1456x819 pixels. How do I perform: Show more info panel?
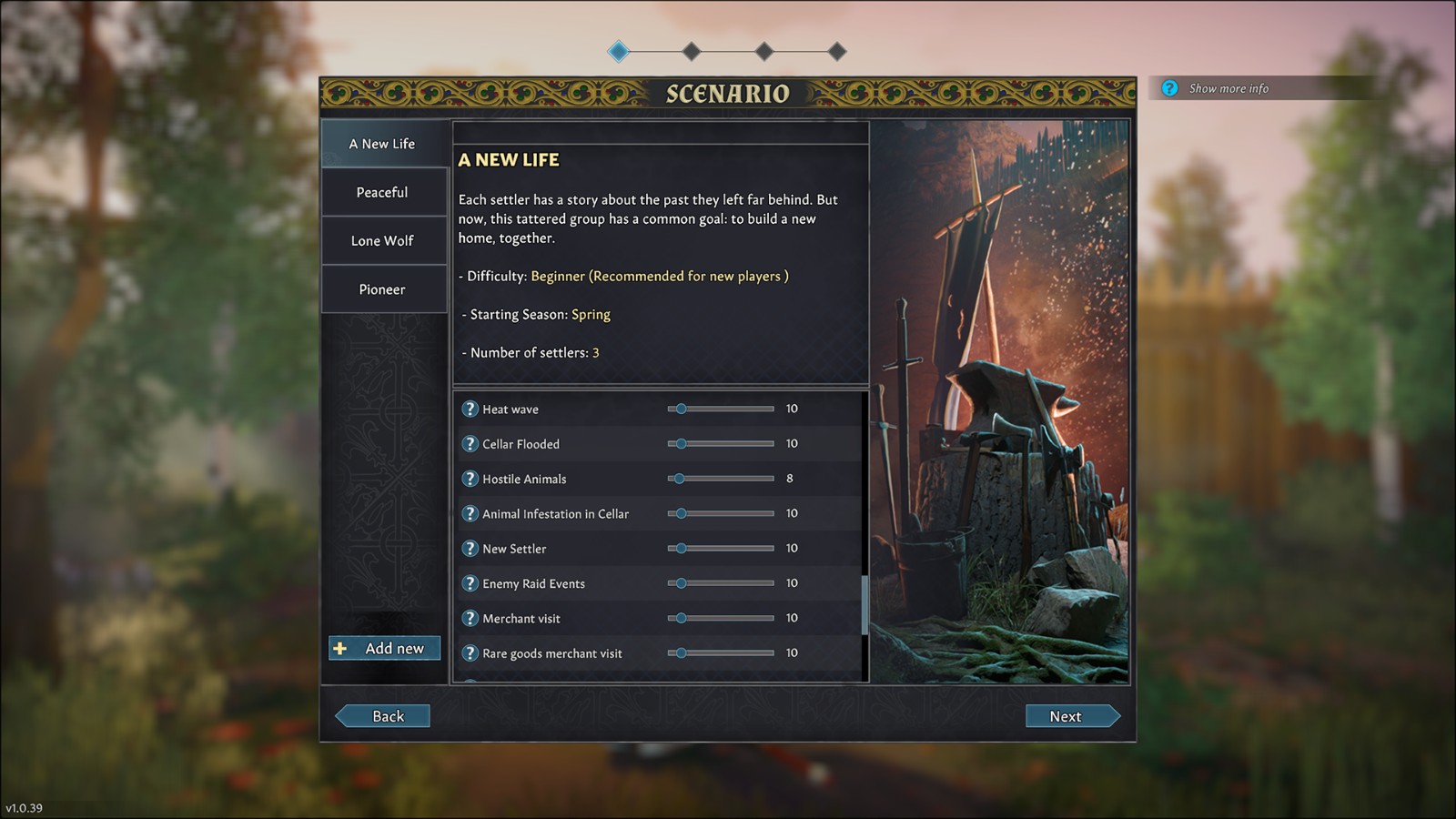pos(1227,88)
